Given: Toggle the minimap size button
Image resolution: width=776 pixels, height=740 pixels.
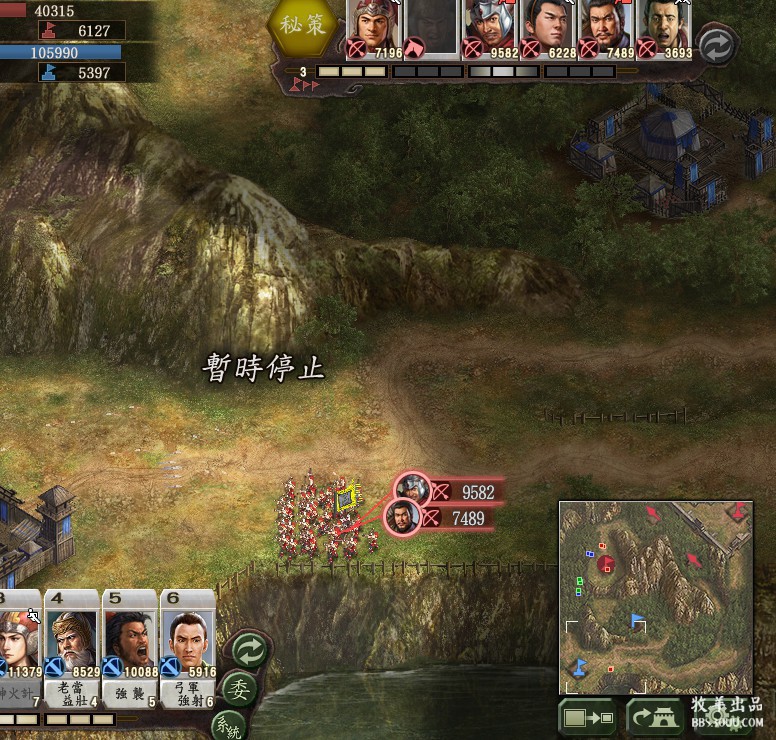Looking at the screenshot, I should click(x=588, y=717).
